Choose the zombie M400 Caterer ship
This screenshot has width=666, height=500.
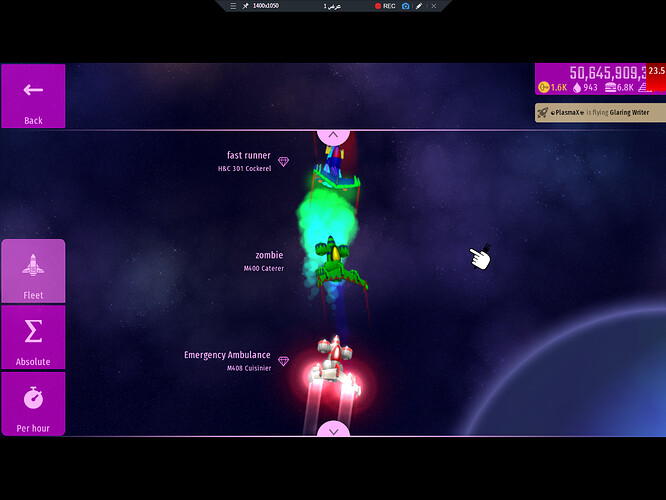click(x=331, y=262)
